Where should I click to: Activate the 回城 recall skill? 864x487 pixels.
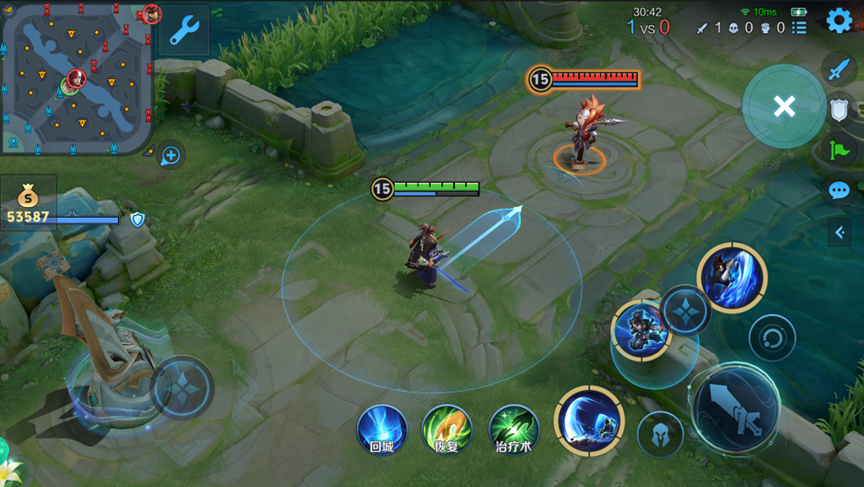click(382, 428)
